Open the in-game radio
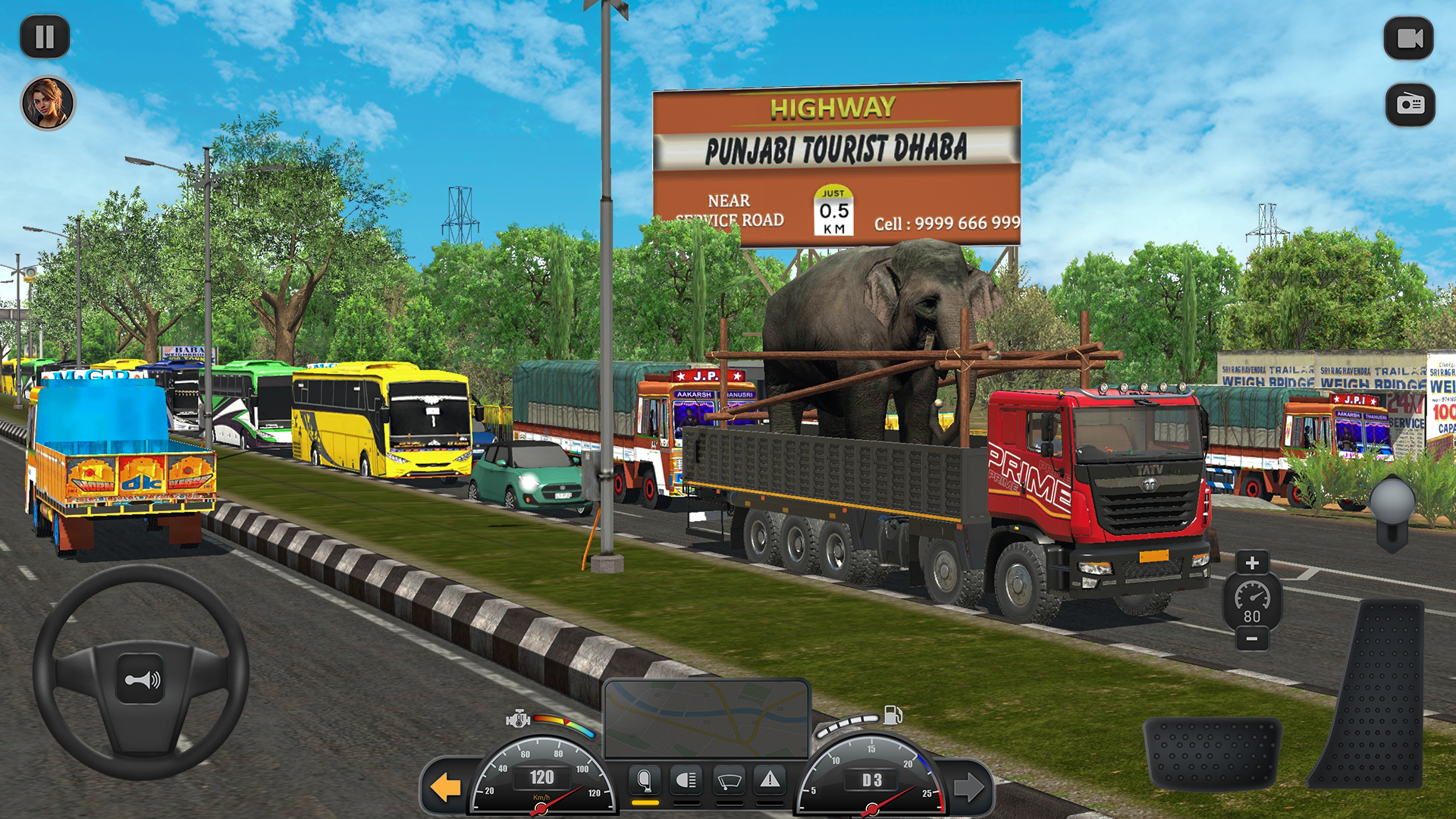1456x819 pixels. point(1409,105)
